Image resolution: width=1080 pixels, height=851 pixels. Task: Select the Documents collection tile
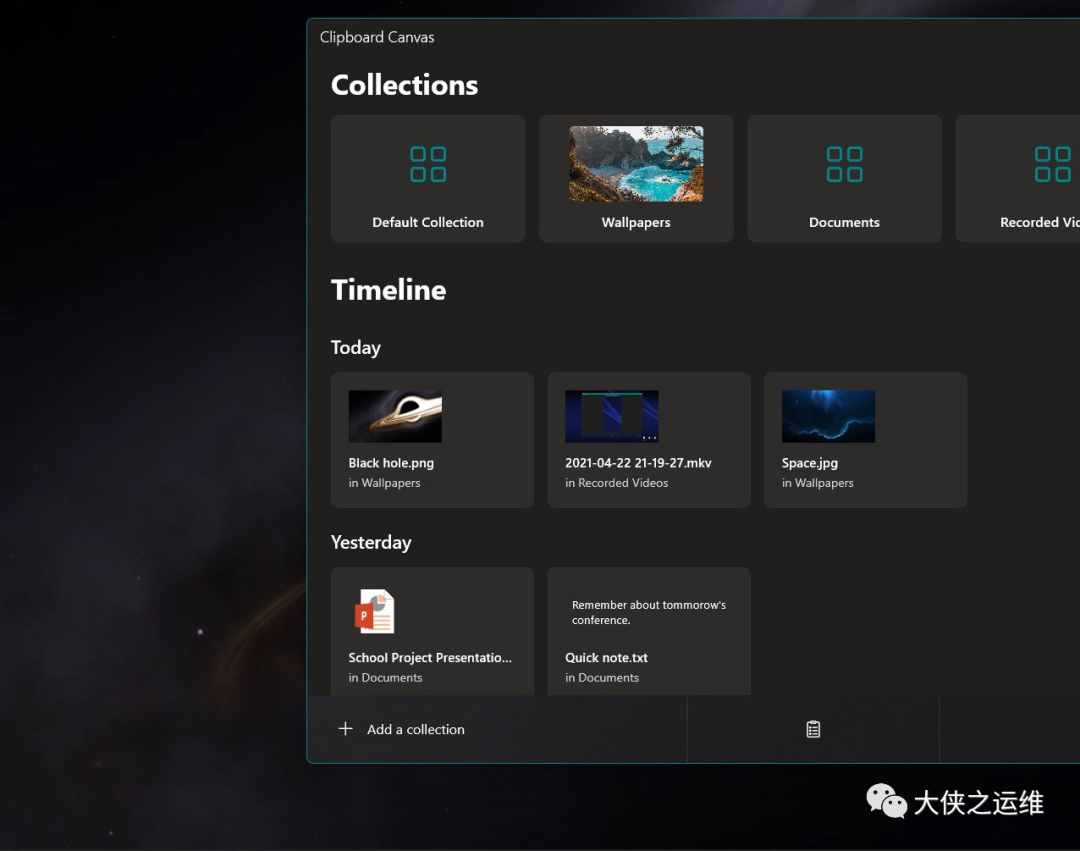(844, 179)
